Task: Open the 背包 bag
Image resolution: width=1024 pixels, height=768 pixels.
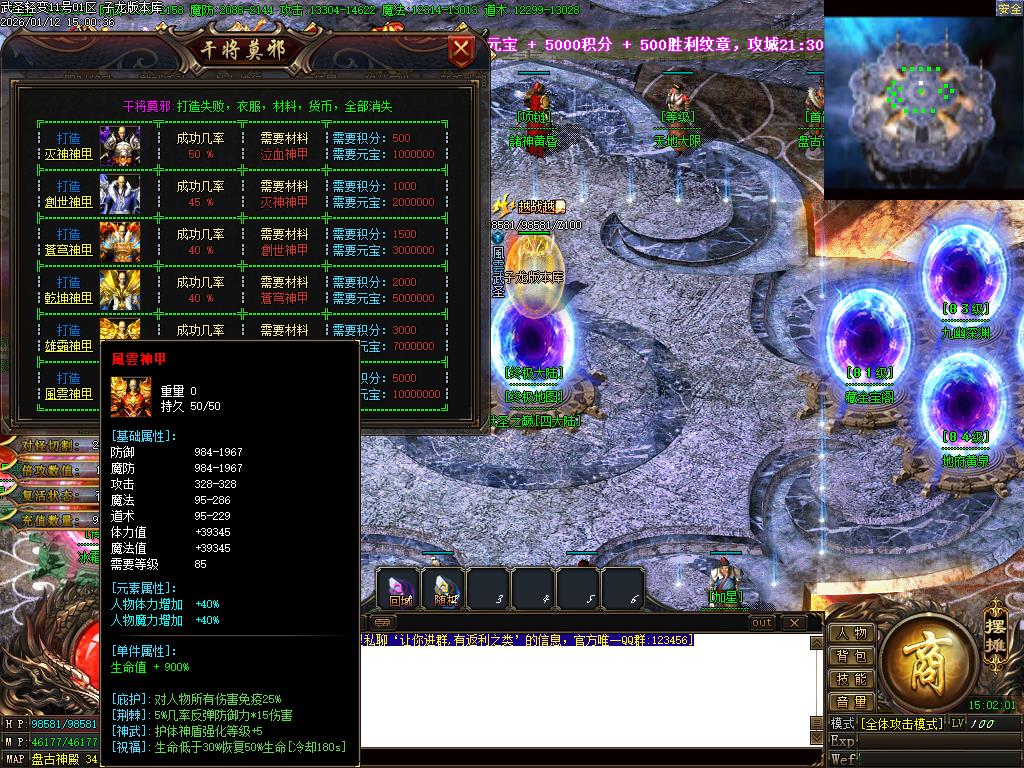Action: 851,656
